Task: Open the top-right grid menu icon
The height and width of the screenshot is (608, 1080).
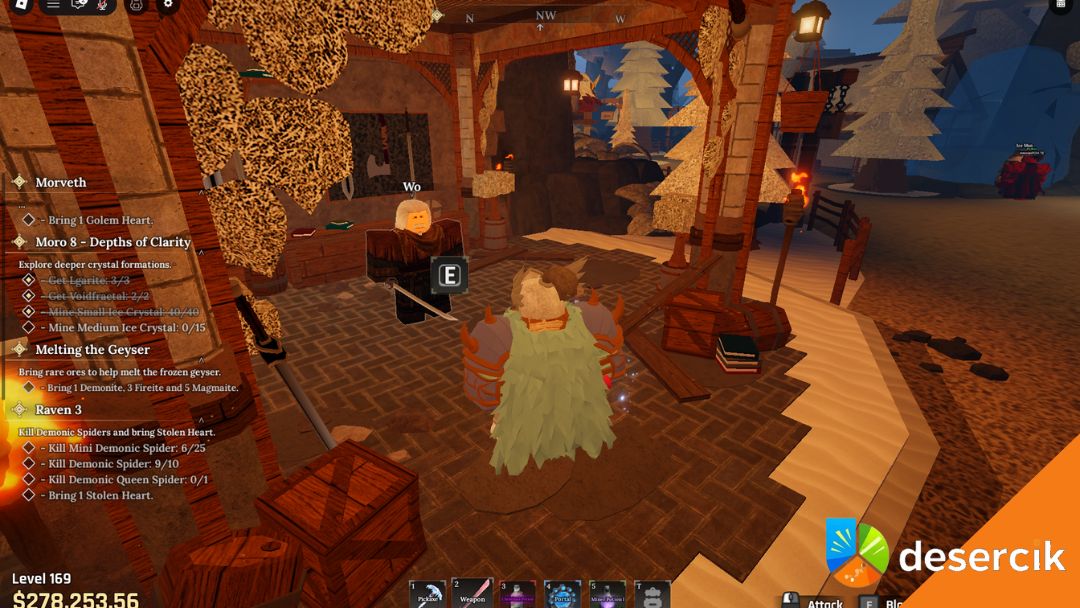Action: tap(1061, 5)
